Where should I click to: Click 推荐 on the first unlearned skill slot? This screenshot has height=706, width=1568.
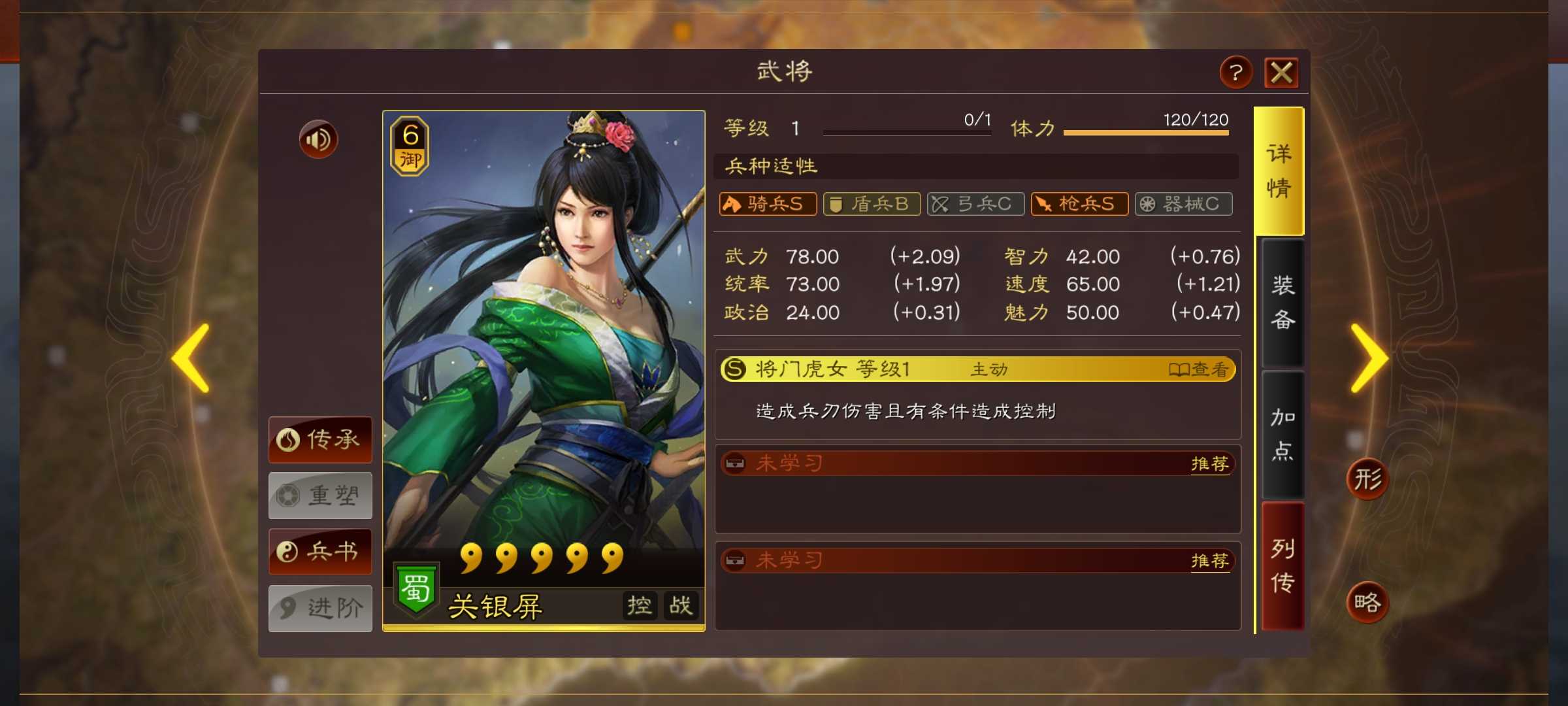(x=1211, y=463)
